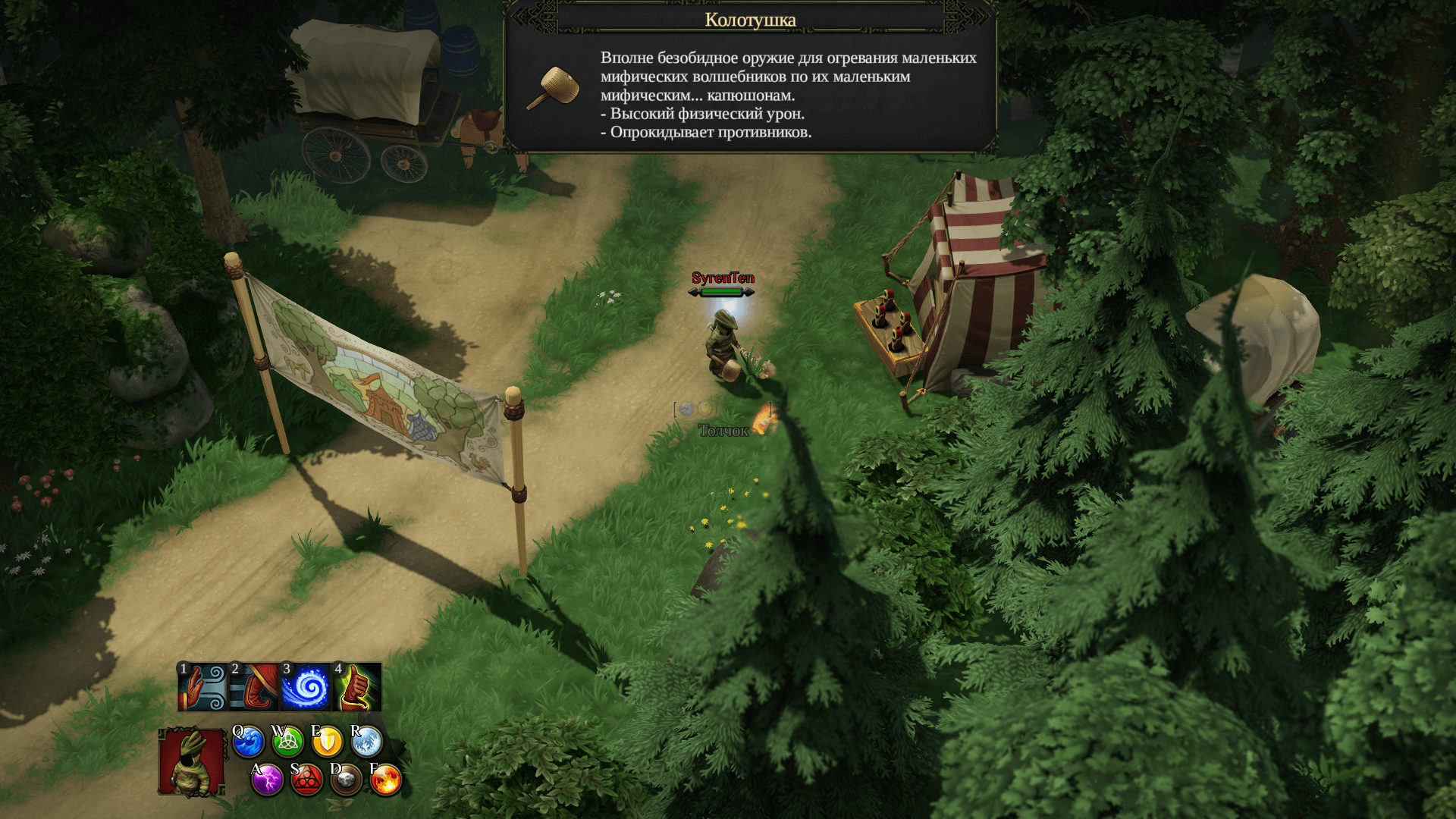Choose the red Arcane element orb
Screen dimensions: 1456x819
tap(306, 780)
